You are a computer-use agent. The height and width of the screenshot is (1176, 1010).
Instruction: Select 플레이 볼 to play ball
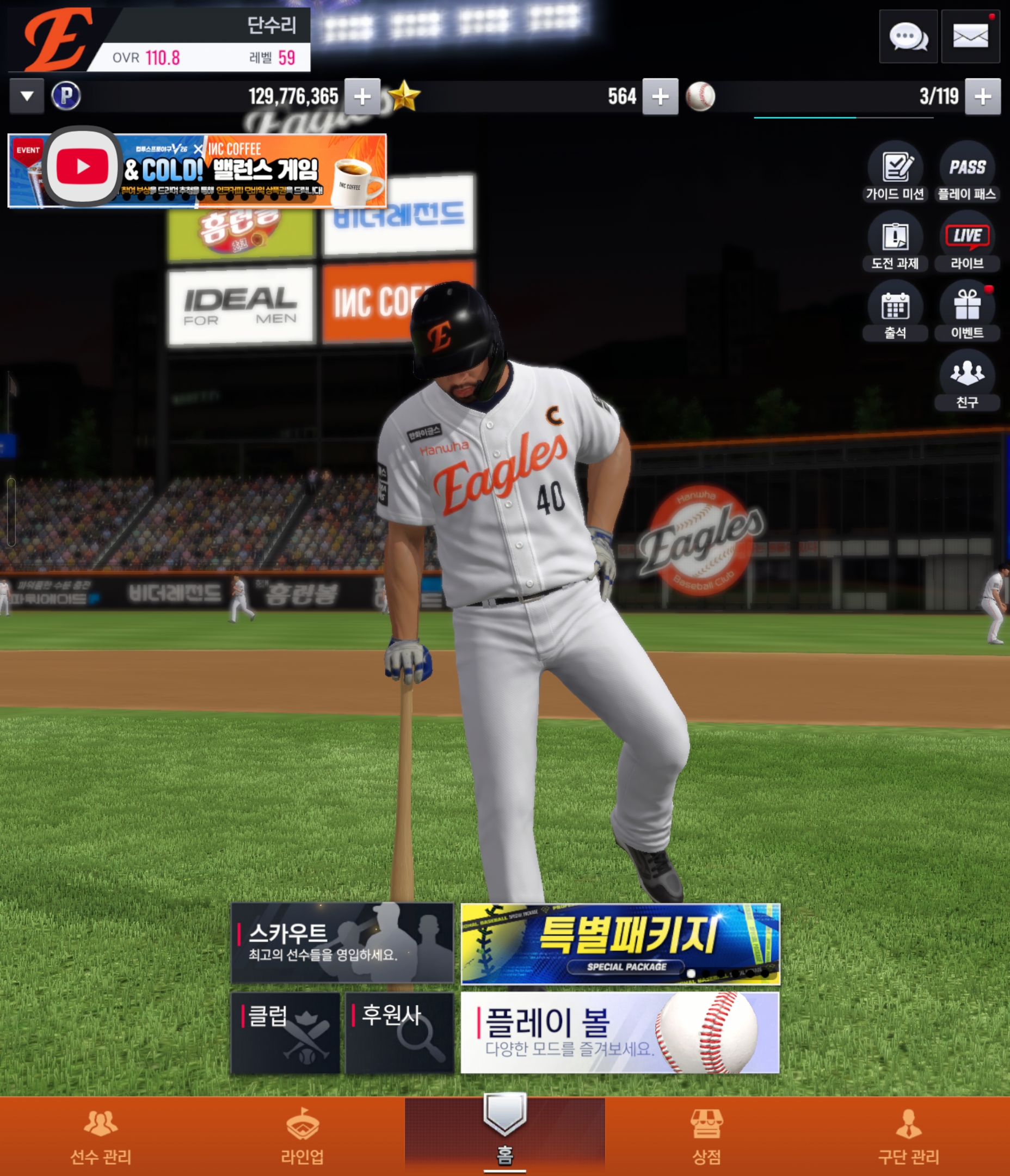(x=620, y=1032)
